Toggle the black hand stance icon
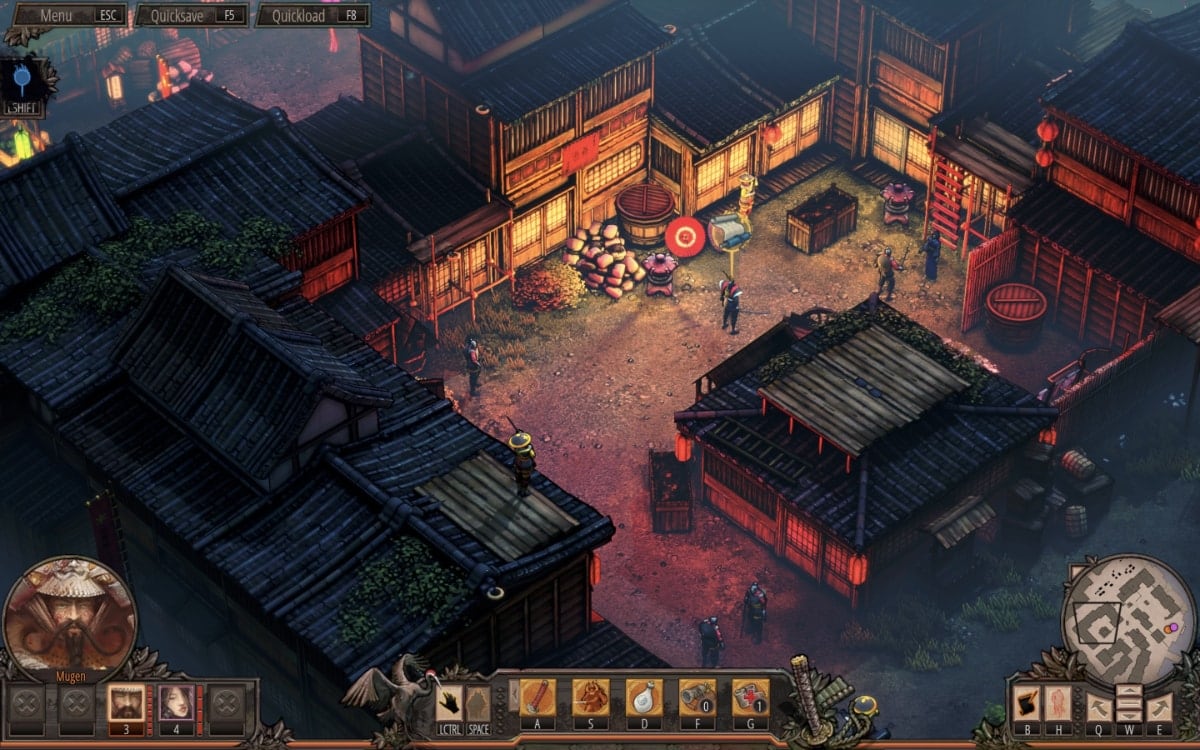Image resolution: width=1200 pixels, height=750 pixels. coord(451,702)
